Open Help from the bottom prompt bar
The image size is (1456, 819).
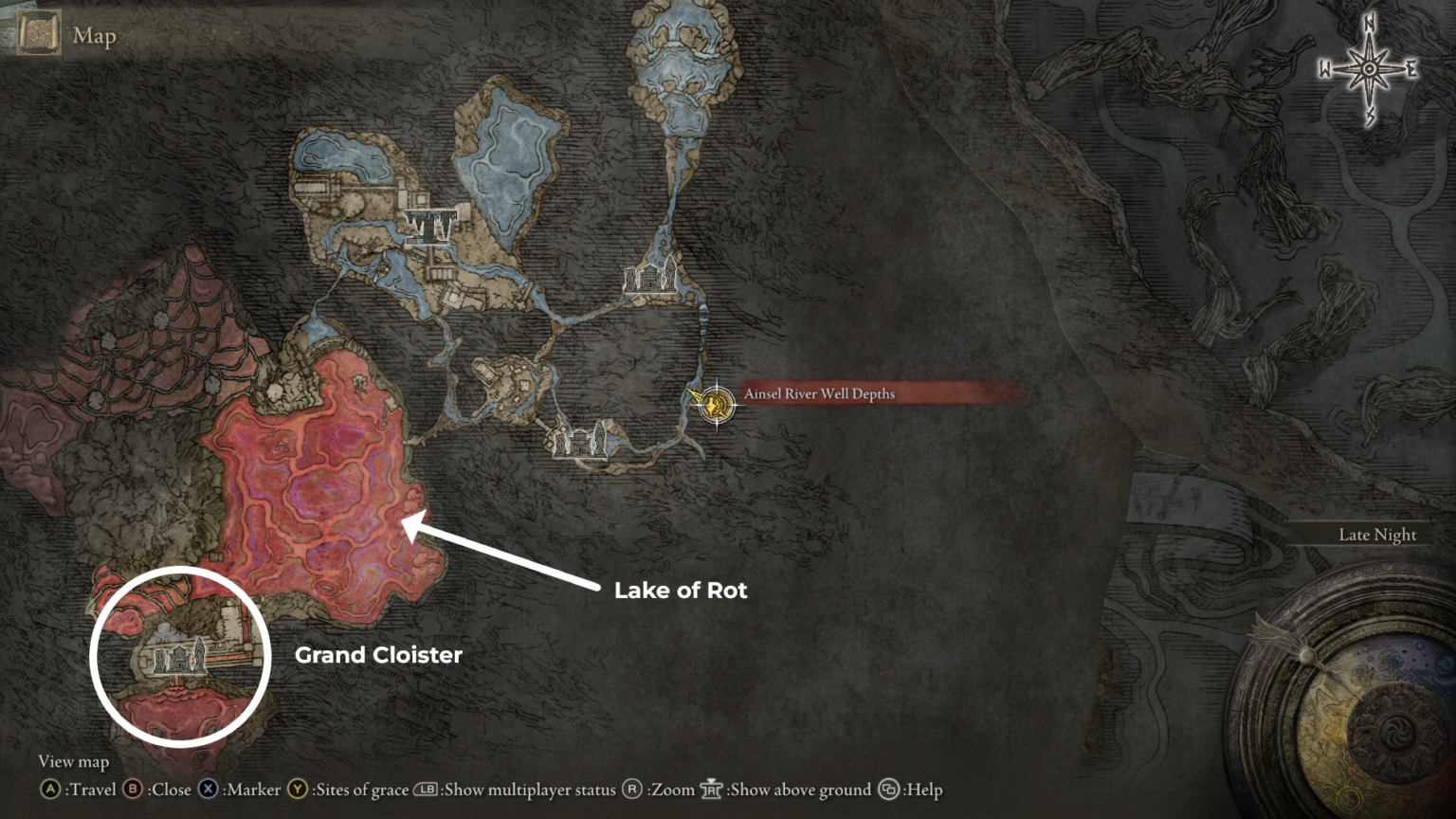point(889,789)
